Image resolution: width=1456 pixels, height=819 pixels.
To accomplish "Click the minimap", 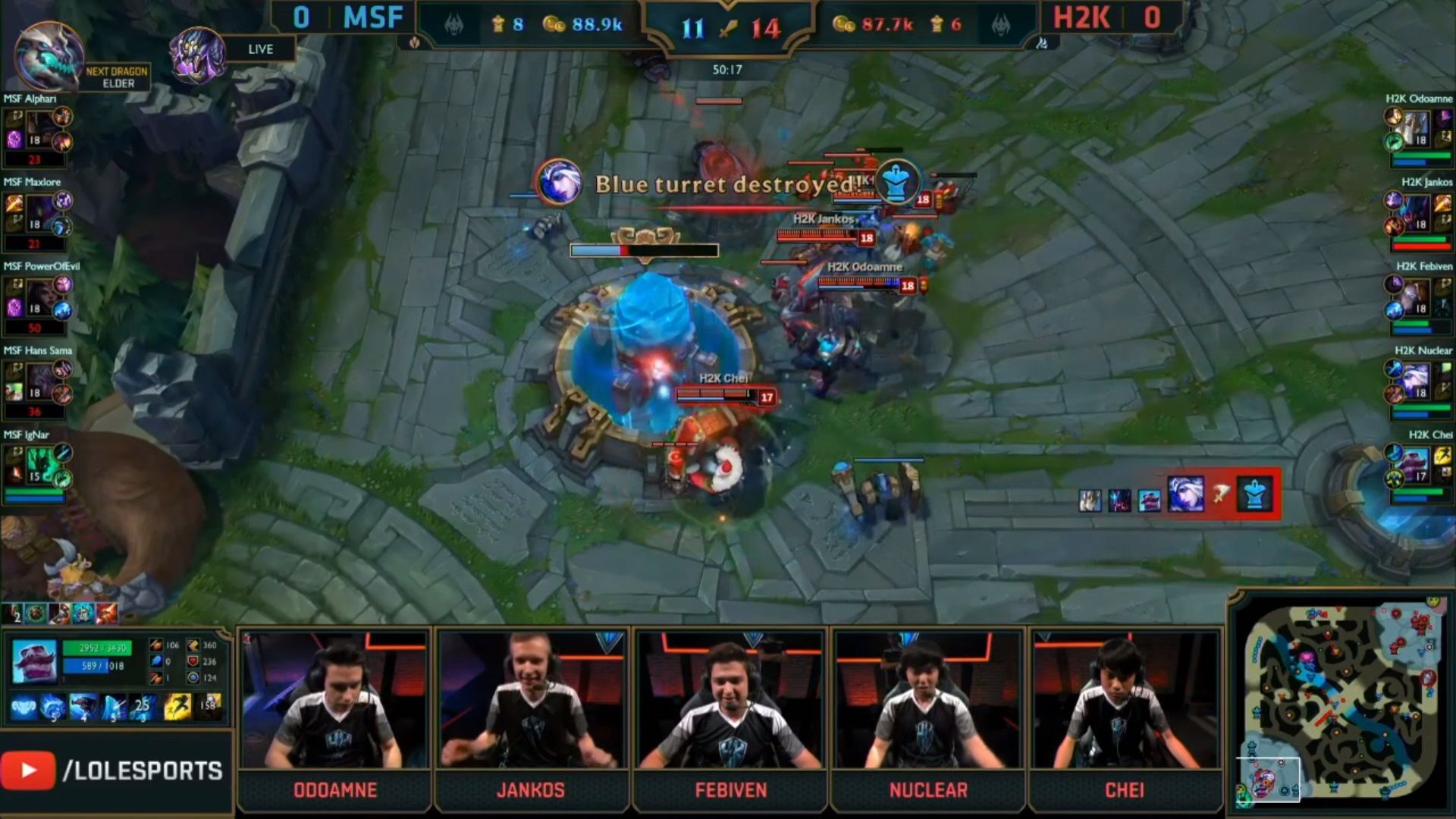I will (1341, 701).
